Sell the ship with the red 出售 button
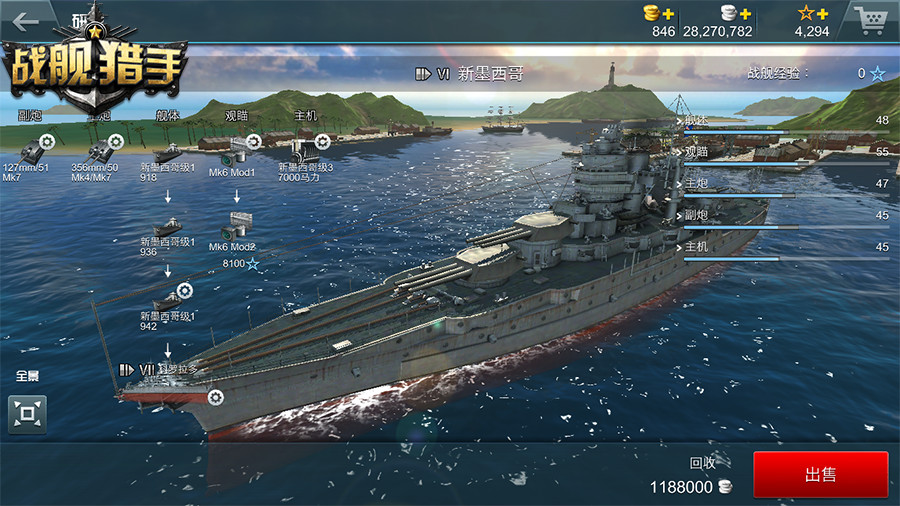Screen dimensions: 900x506 [x=820, y=475]
